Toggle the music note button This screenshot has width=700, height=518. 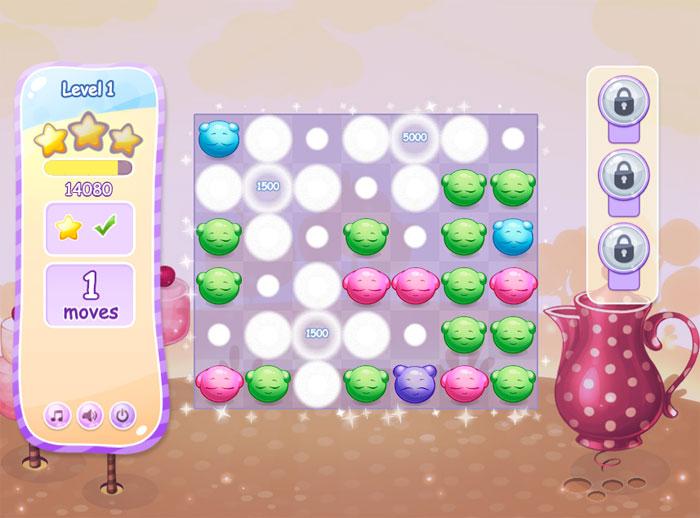coord(57,414)
